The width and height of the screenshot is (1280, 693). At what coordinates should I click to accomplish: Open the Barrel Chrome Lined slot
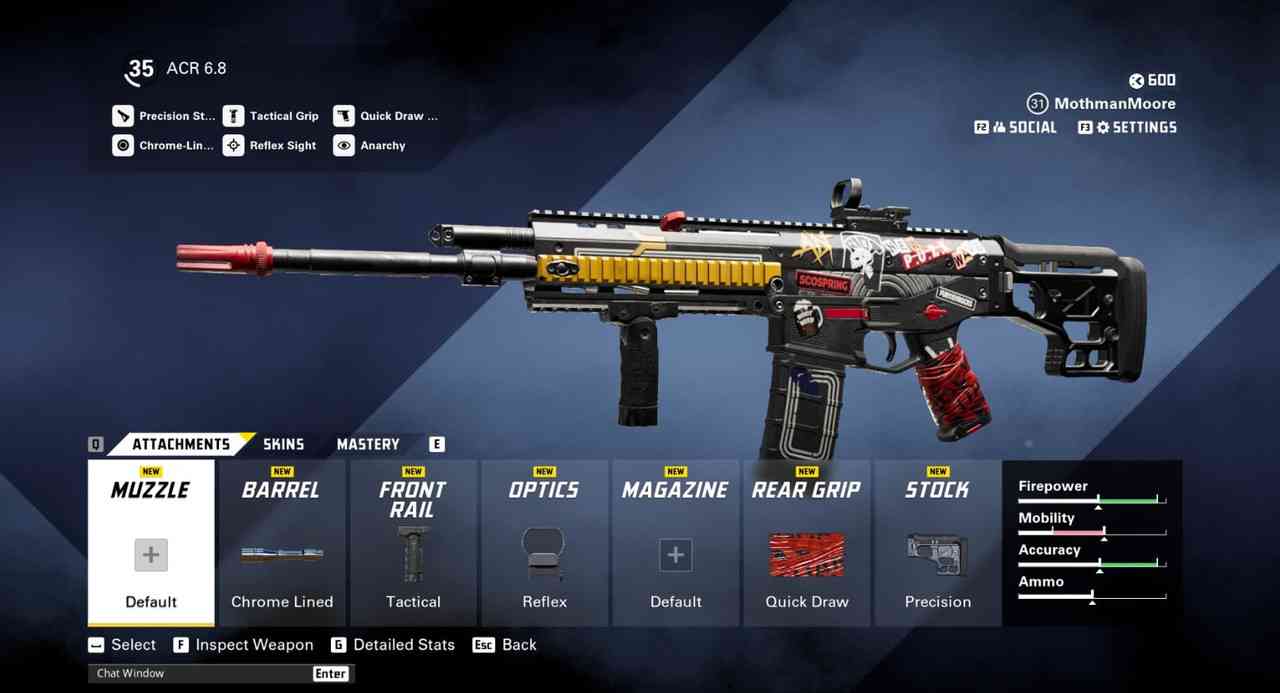coord(282,542)
